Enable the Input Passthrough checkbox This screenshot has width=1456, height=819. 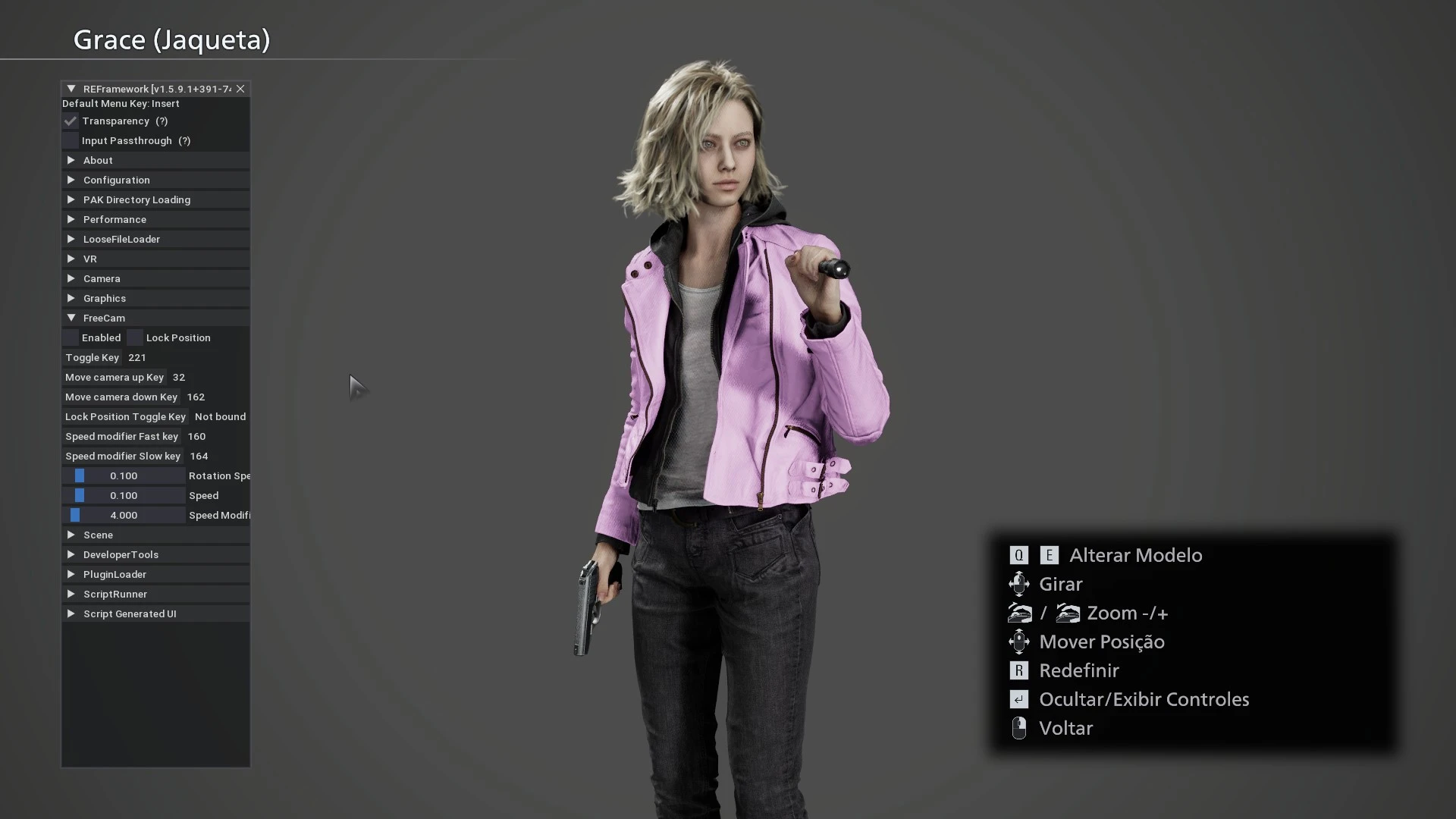pos(71,141)
